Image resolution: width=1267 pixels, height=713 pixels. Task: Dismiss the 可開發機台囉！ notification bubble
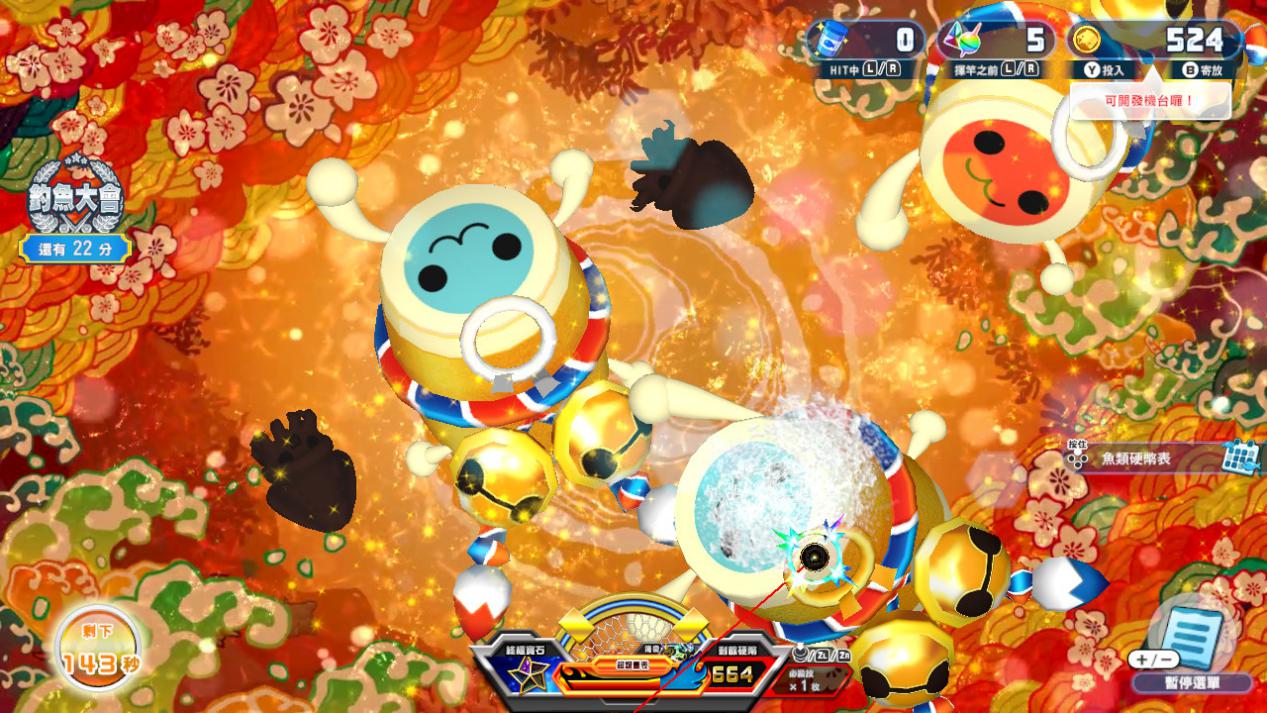(x=1149, y=101)
